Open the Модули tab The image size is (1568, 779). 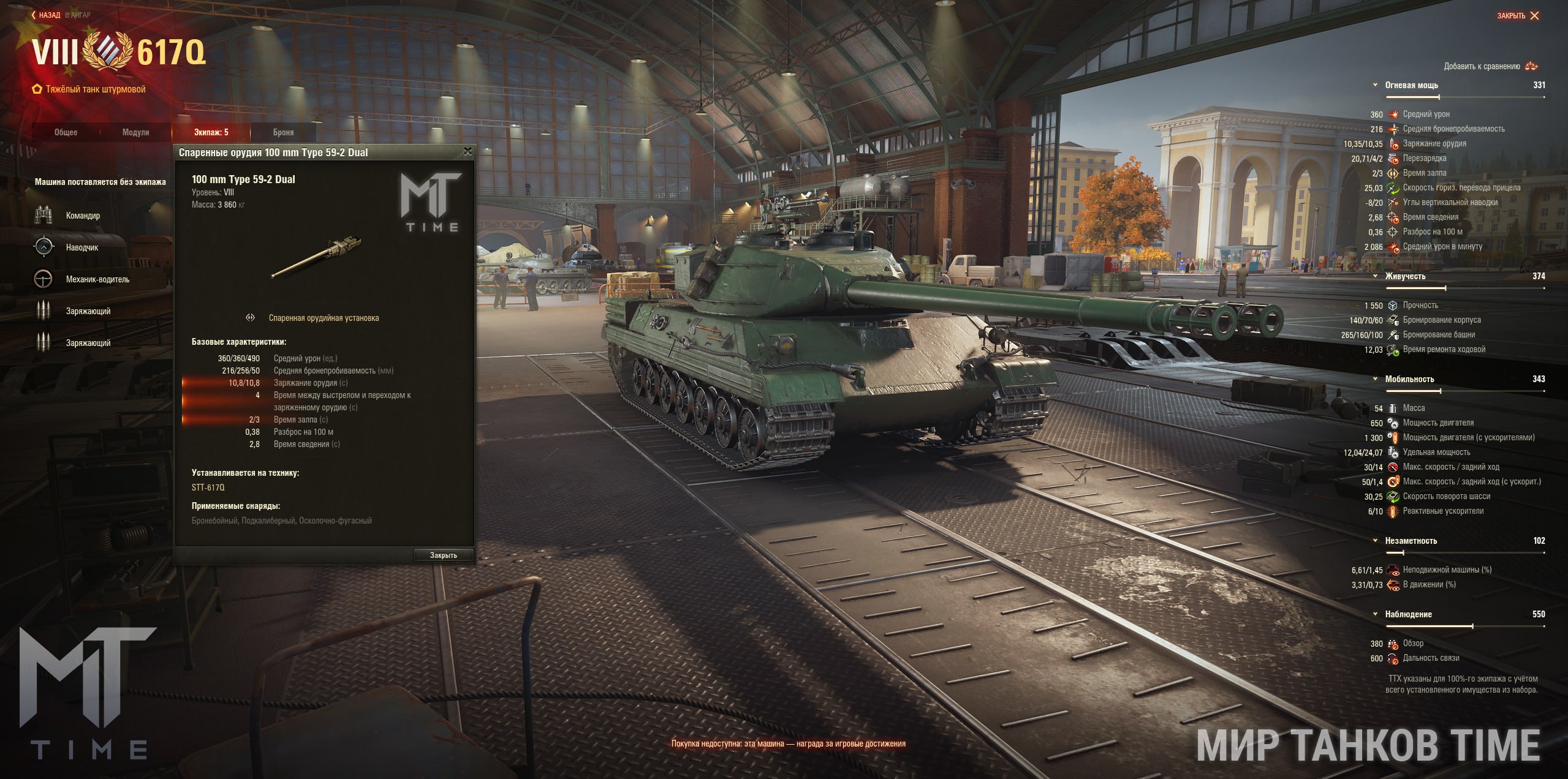135,132
